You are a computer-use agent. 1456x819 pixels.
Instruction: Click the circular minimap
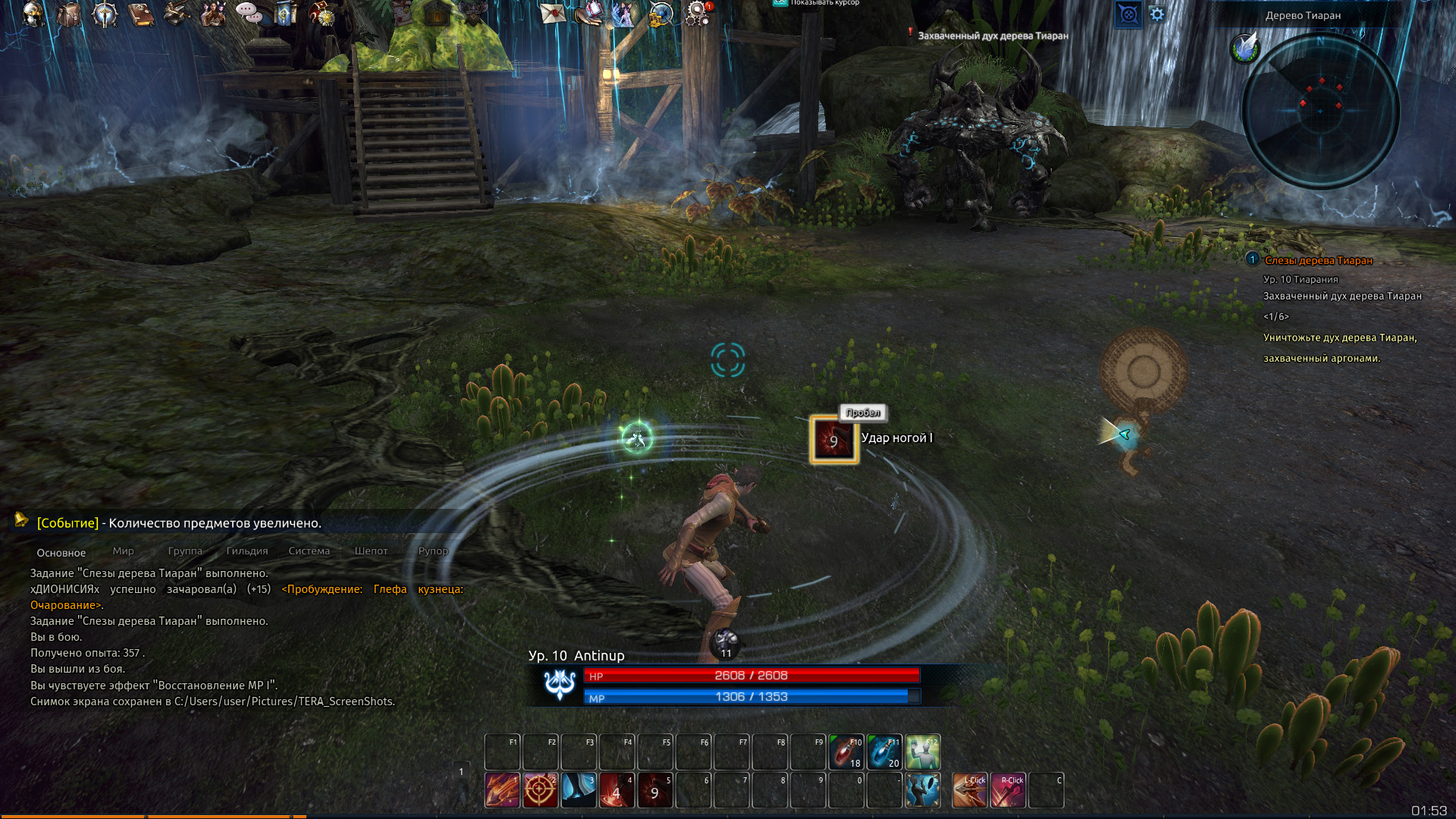pyautogui.click(x=1320, y=111)
